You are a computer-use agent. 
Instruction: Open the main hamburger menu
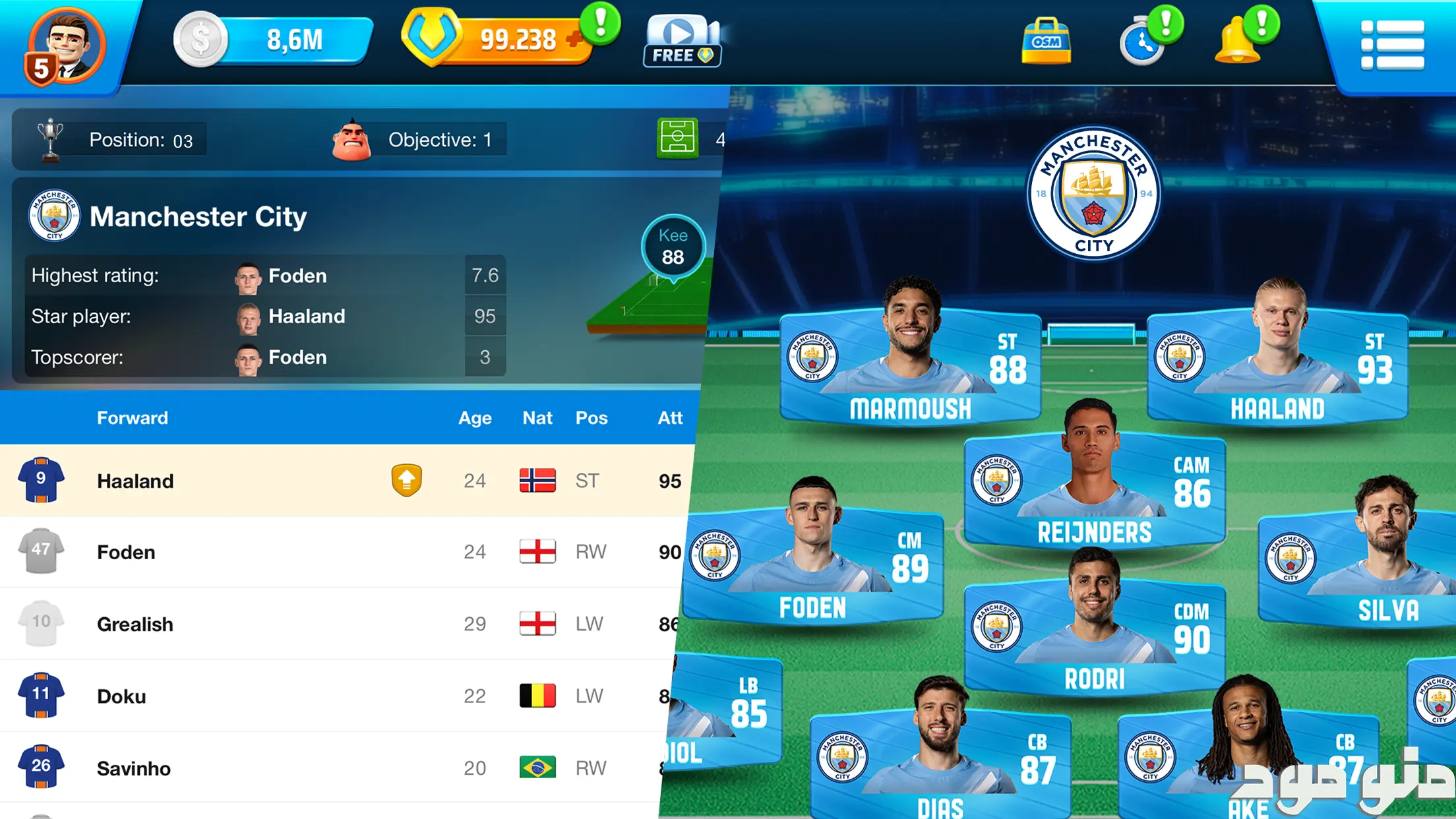coord(1391,45)
